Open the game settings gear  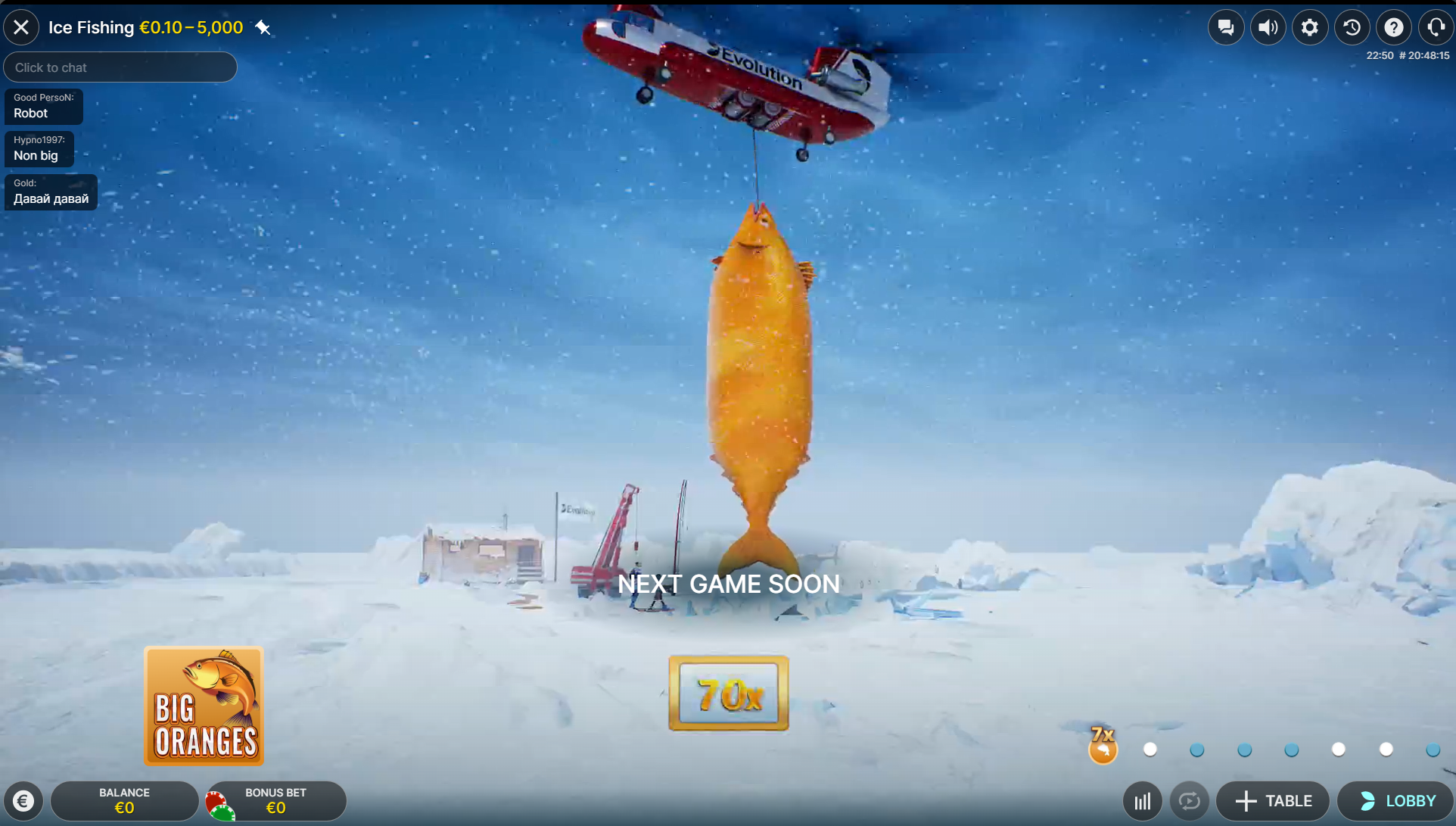tap(1310, 27)
